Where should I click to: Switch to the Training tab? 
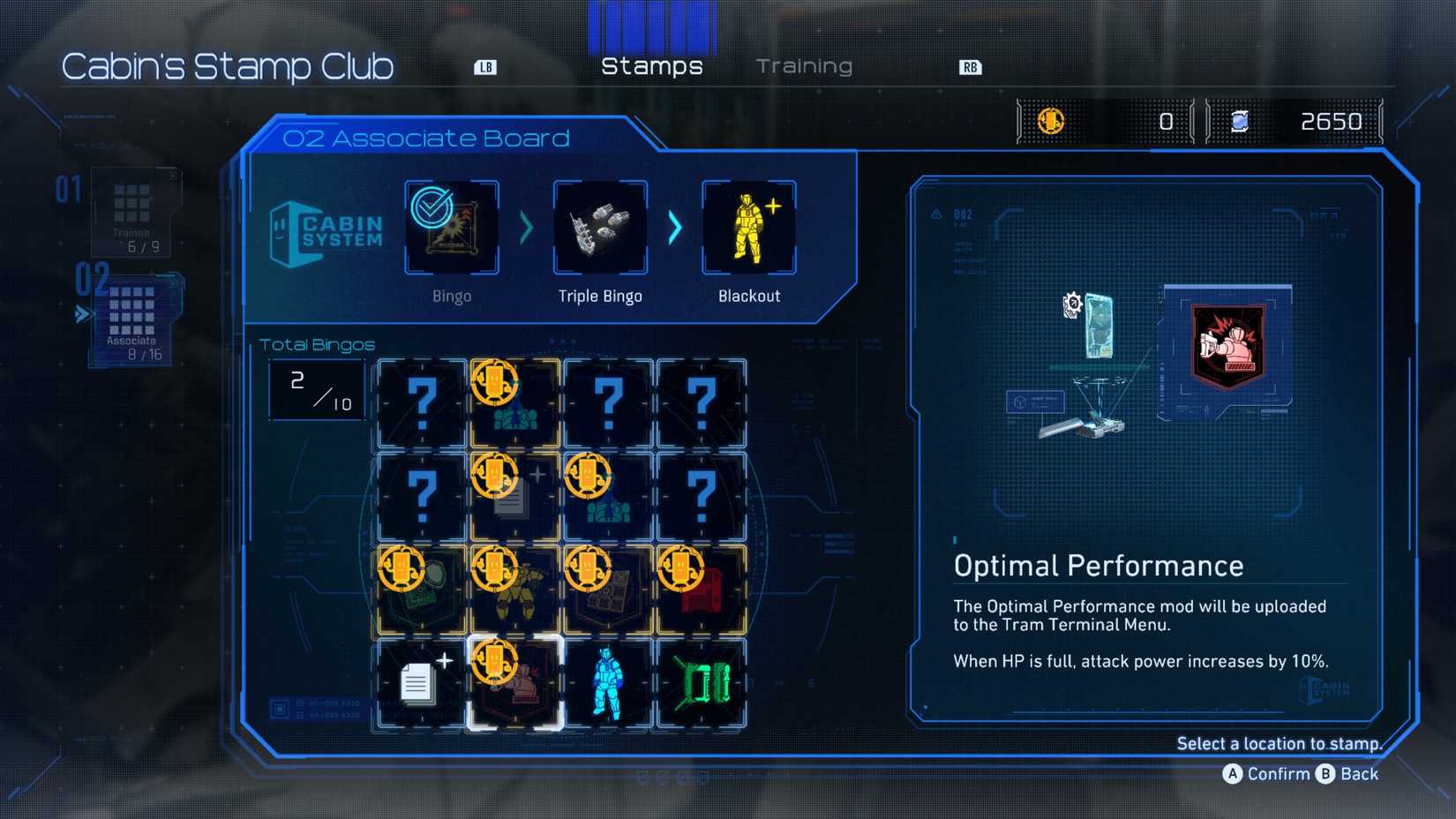pyautogui.click(x=804, y=66)
